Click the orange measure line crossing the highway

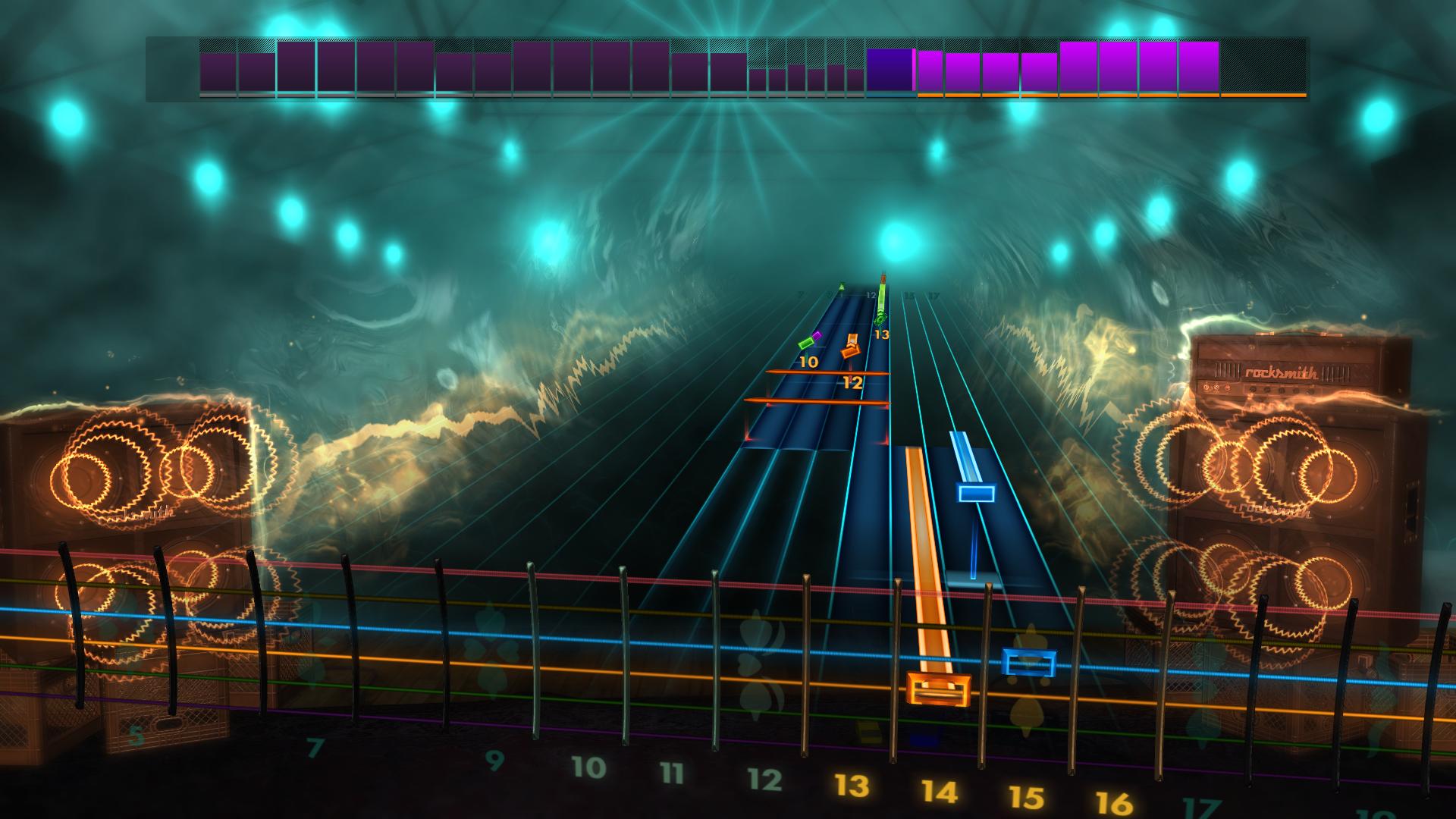[x=827, y=371]
